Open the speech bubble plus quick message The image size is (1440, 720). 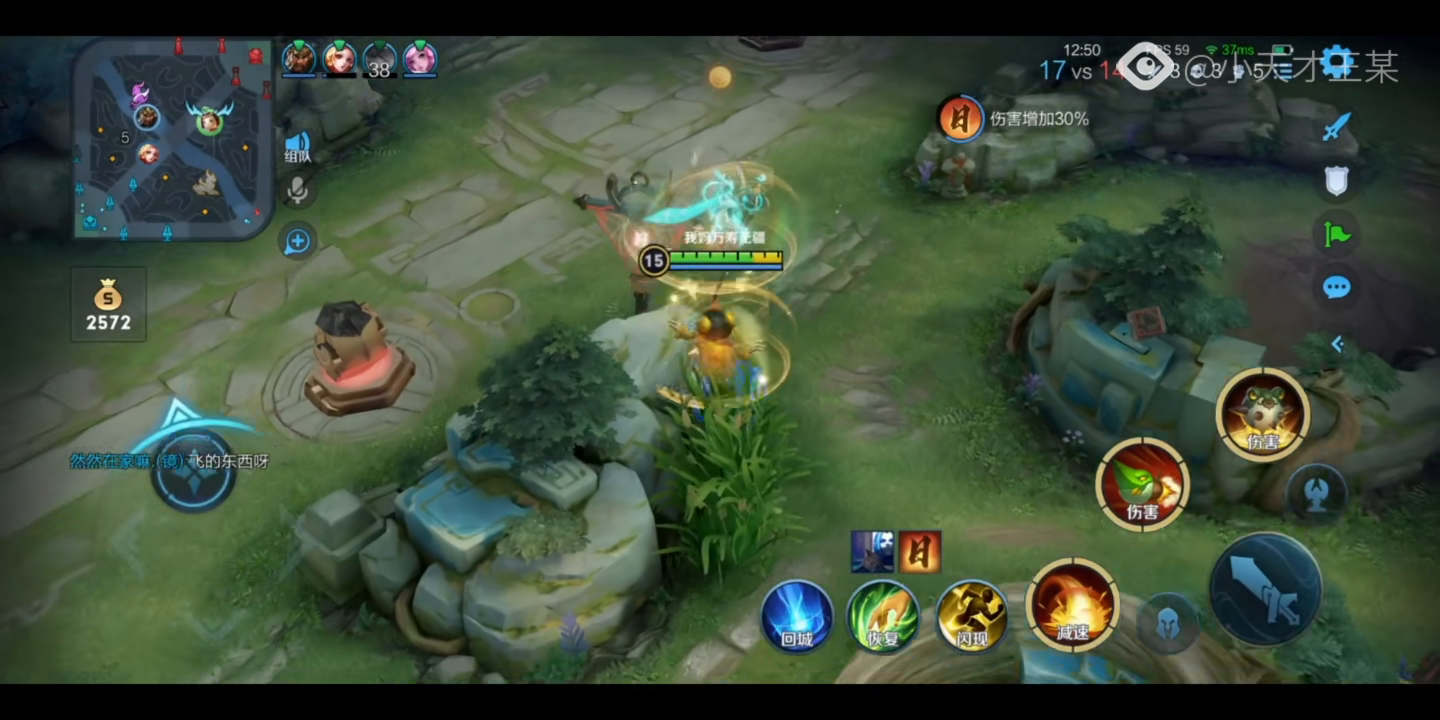[297, 241]
